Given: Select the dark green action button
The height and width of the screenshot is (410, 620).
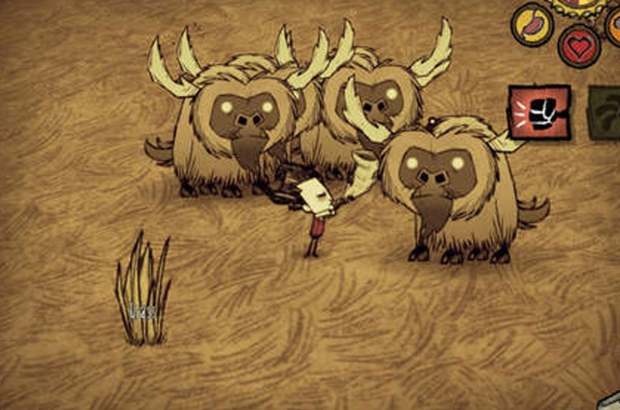Looking at the screenshot, I should [606, 110].
